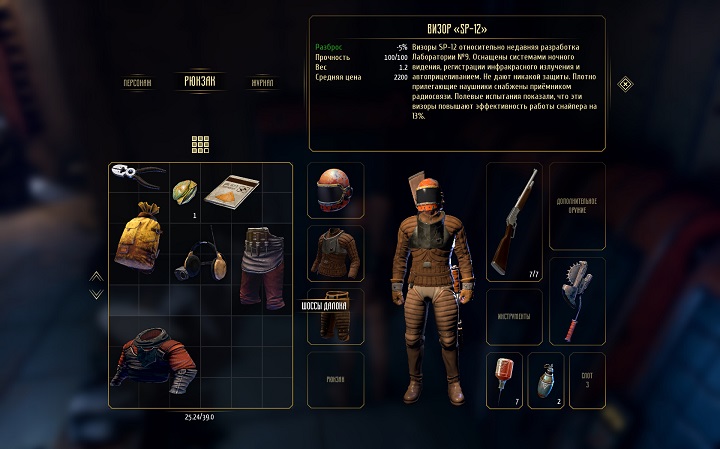Select the equipped shotgun weapon slot
The width and height of the screenshot is (720, 449).
click(x=513, y=222)
